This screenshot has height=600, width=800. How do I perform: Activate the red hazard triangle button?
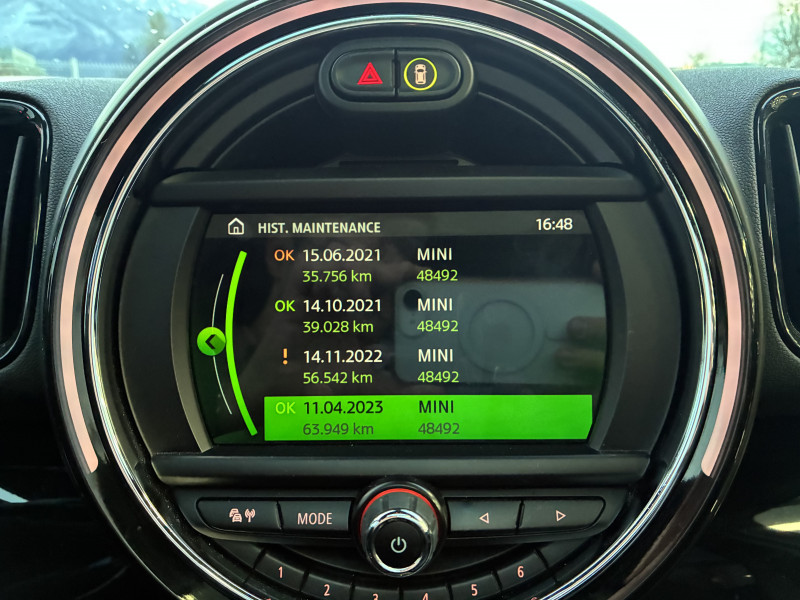pyautogui.click(x=369, y=73)
